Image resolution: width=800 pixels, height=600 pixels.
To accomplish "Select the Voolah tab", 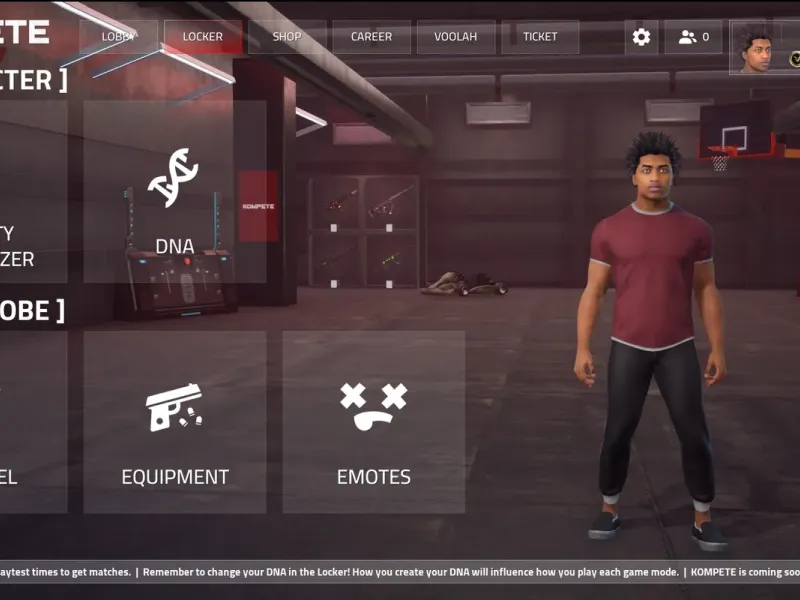I will click(455, 37).
